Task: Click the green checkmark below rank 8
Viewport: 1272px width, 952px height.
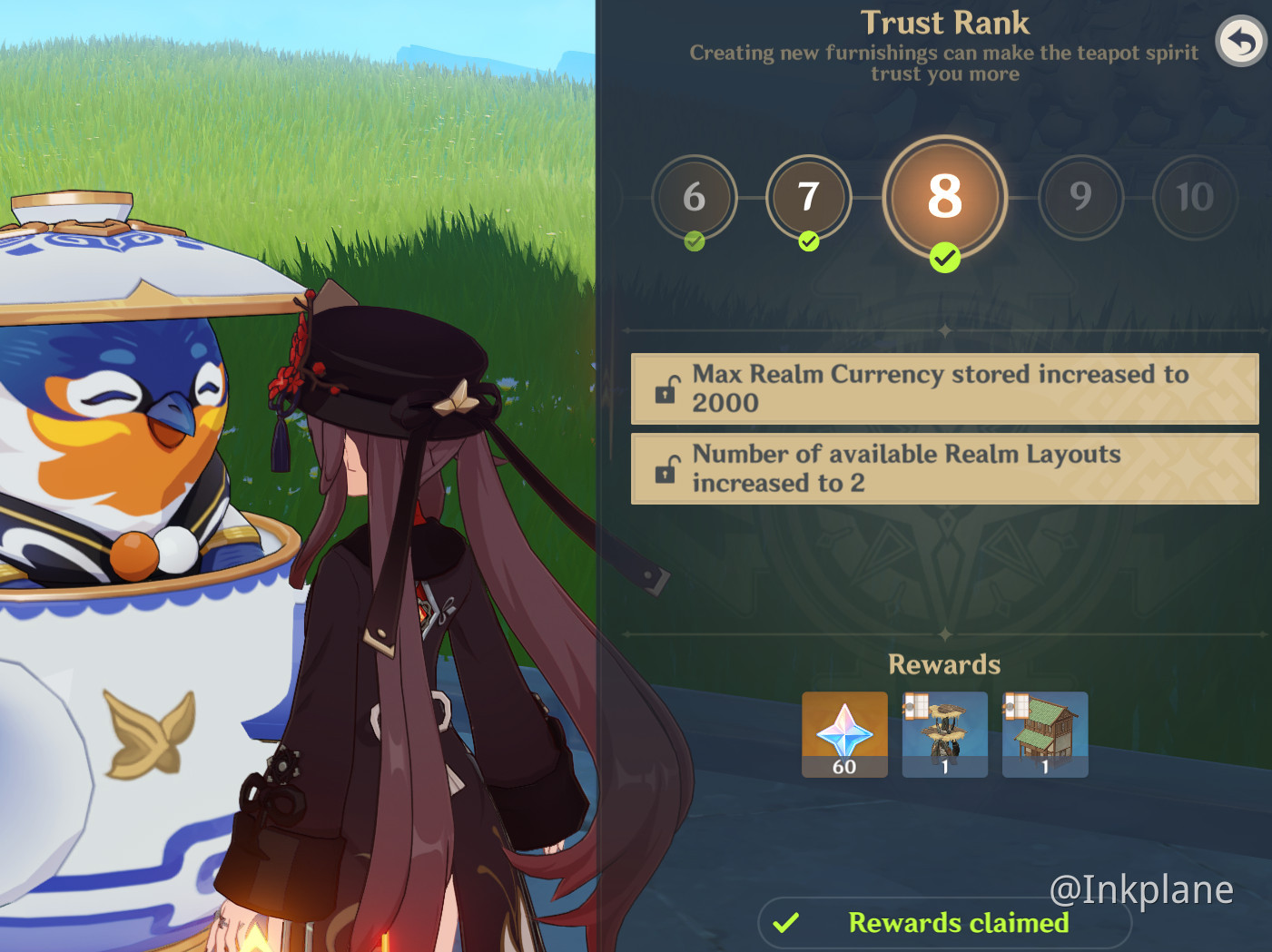Action: [x=944, y=258]
